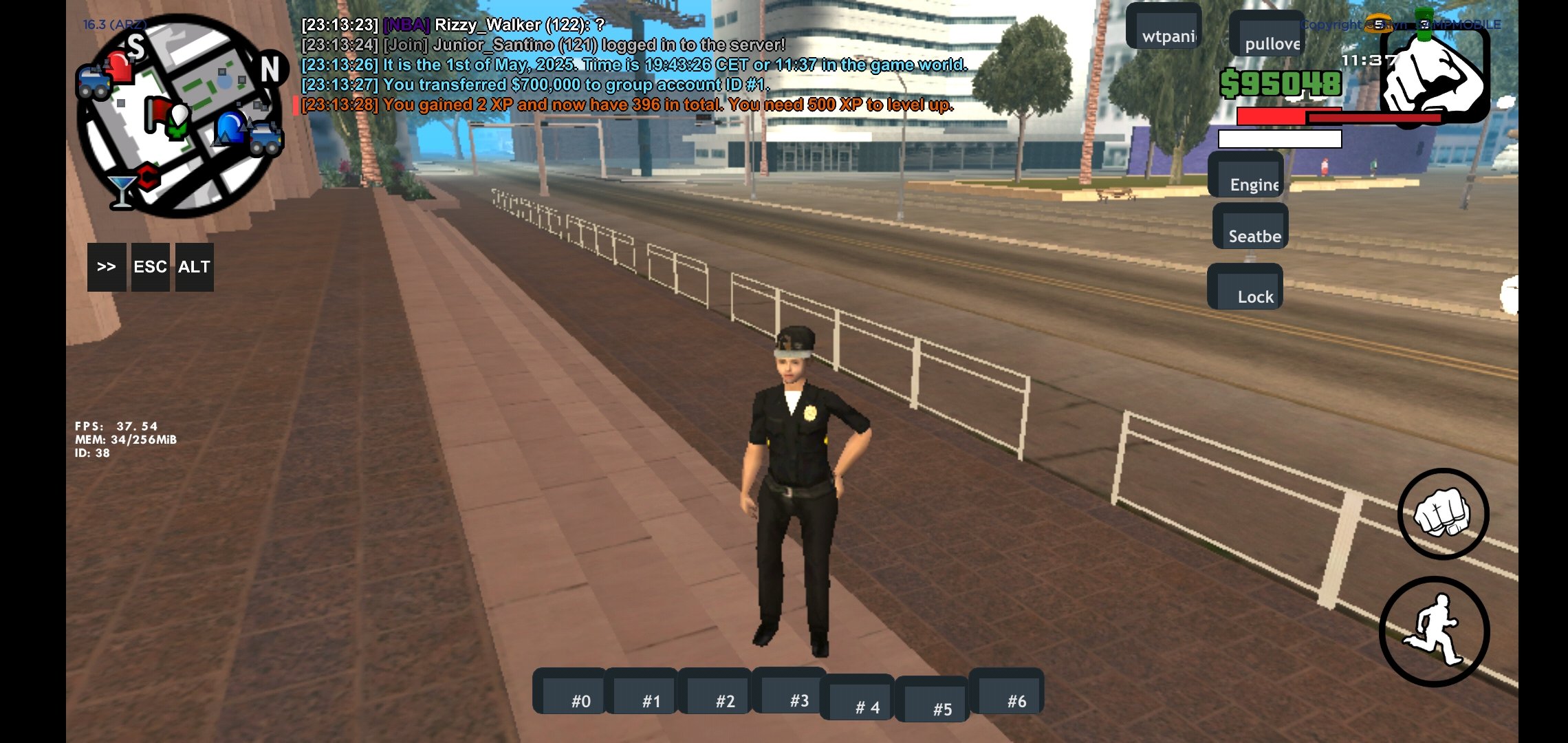Tap the pullove shortcut button
Viewport: 1568px width, 743px height.
coord(1267,34)
